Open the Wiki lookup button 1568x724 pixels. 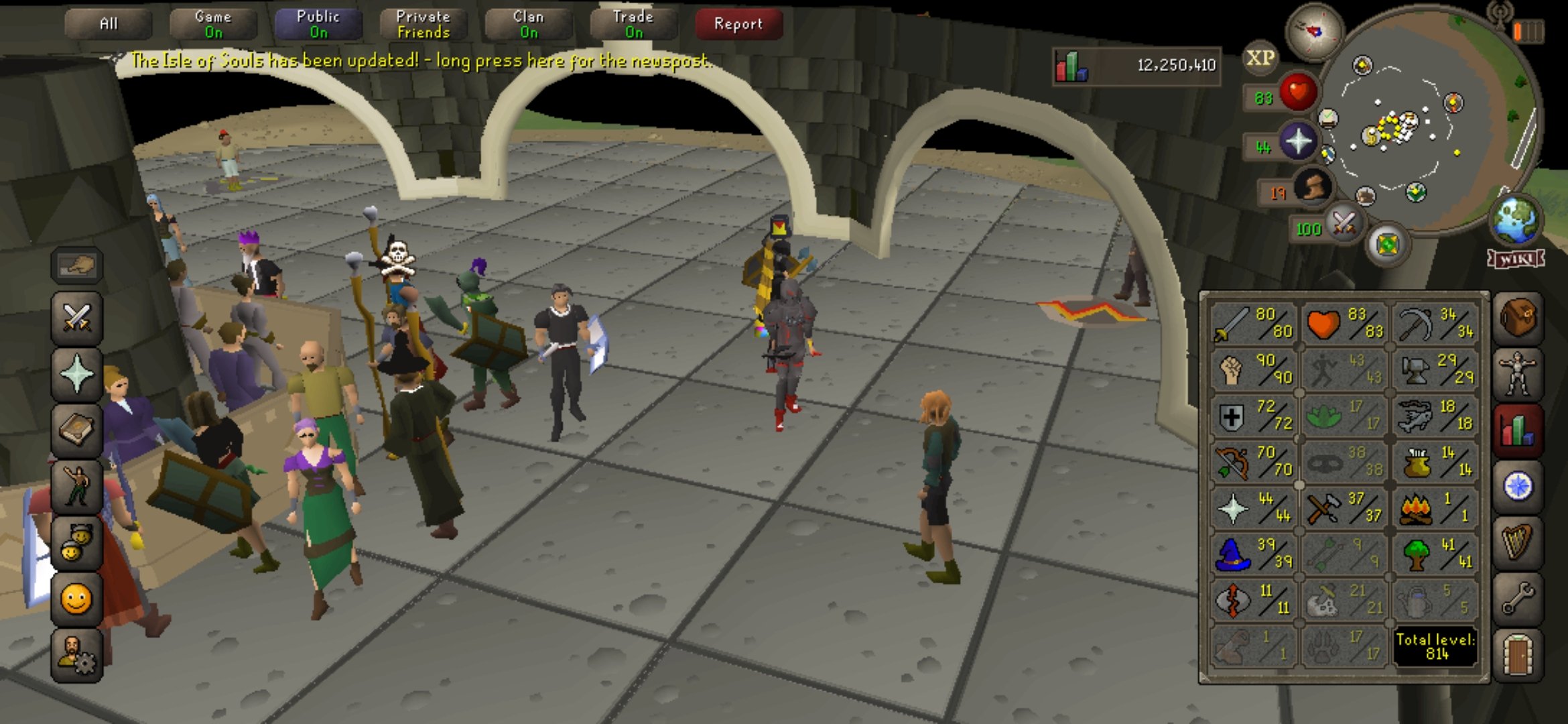[x=1516, y=259]
